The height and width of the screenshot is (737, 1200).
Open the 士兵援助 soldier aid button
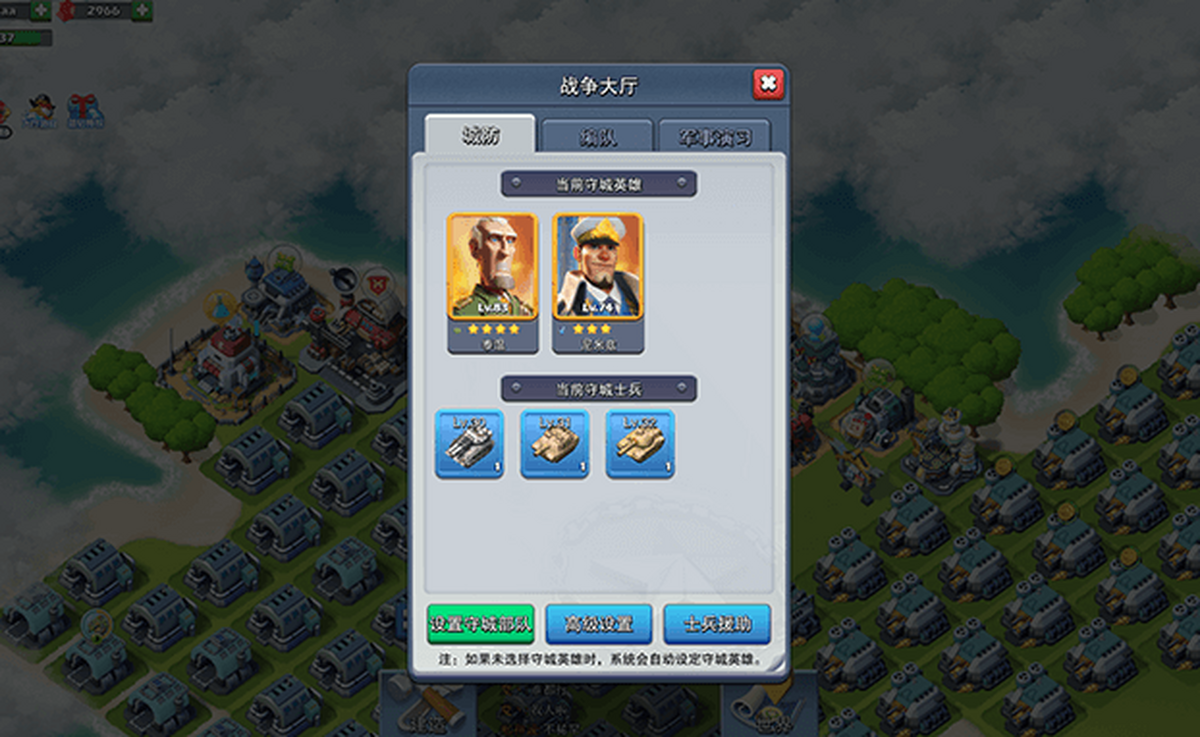pos(716,624)
